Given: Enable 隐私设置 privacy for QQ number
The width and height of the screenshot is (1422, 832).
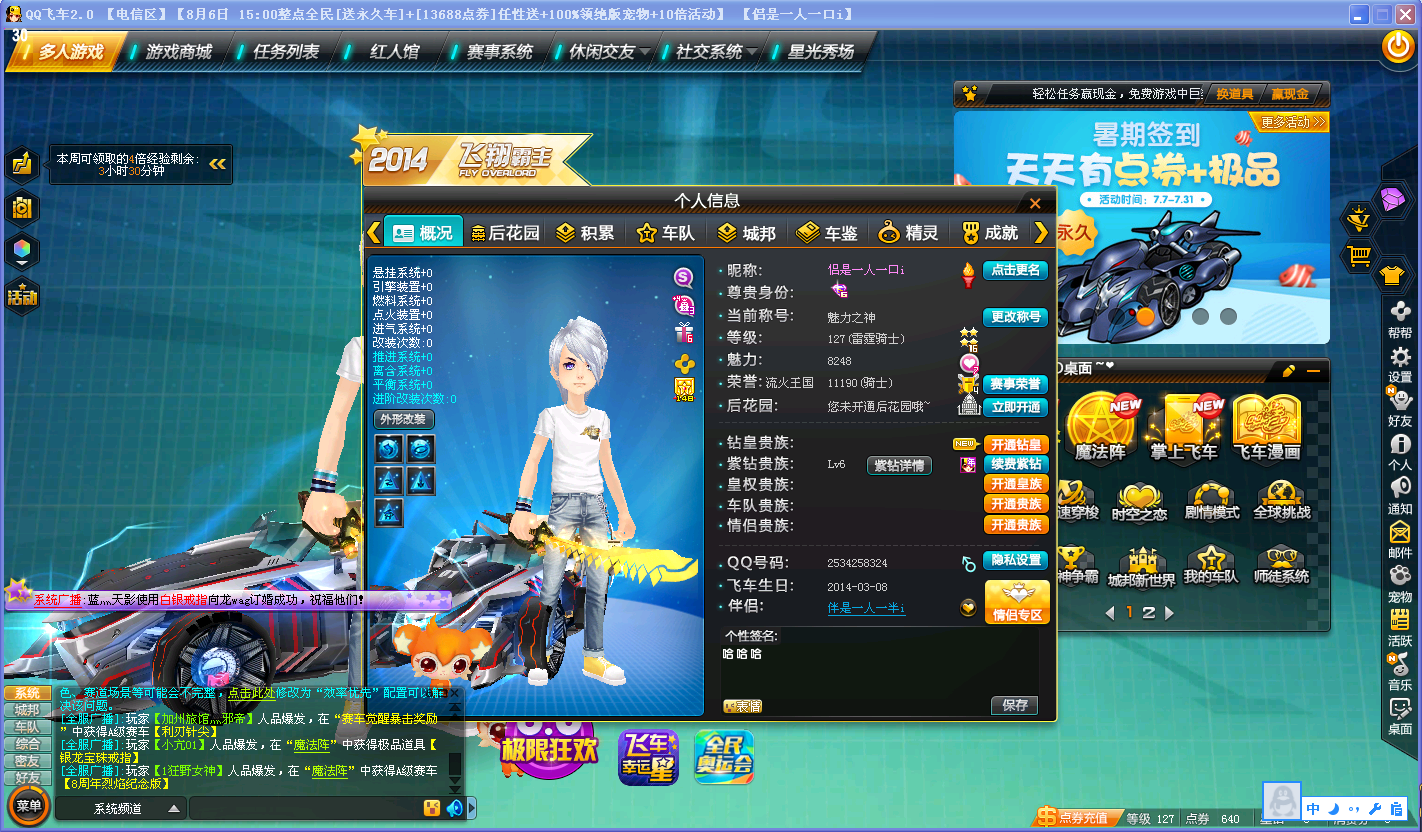Looking at the screenshot, I should pyautogui.click(x=1016, y=561).
